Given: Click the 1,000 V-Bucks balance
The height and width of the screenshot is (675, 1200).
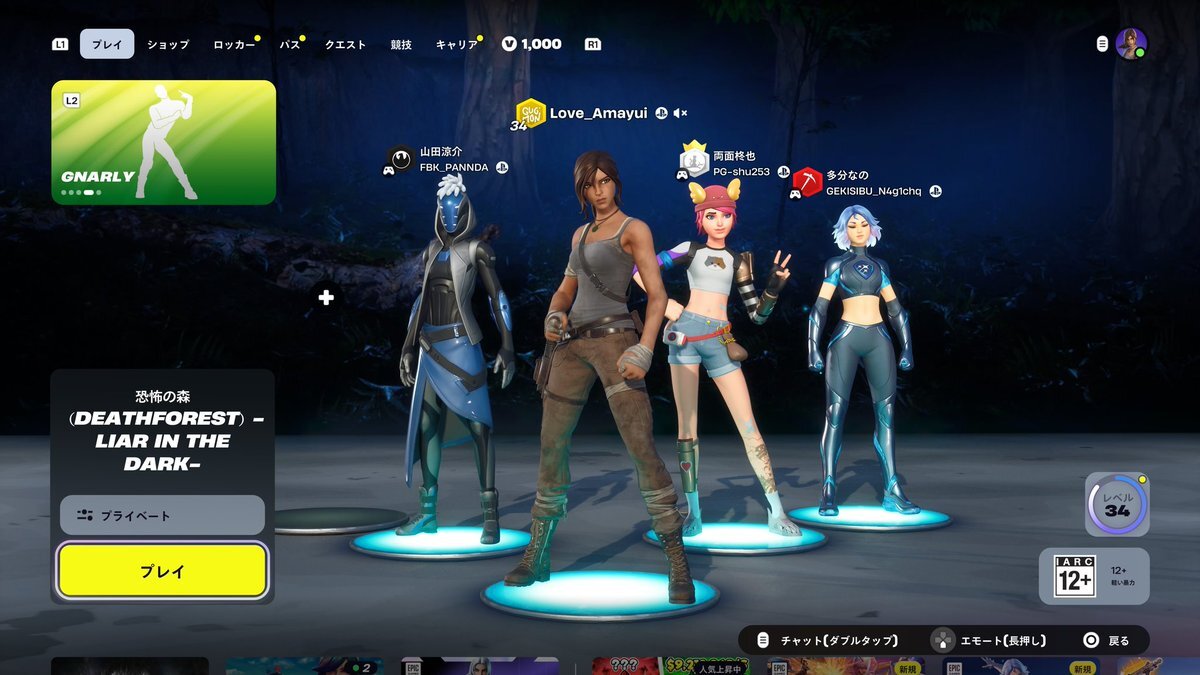Looking at the screenshot, I should pyautogui.click(x=532, y=44).
